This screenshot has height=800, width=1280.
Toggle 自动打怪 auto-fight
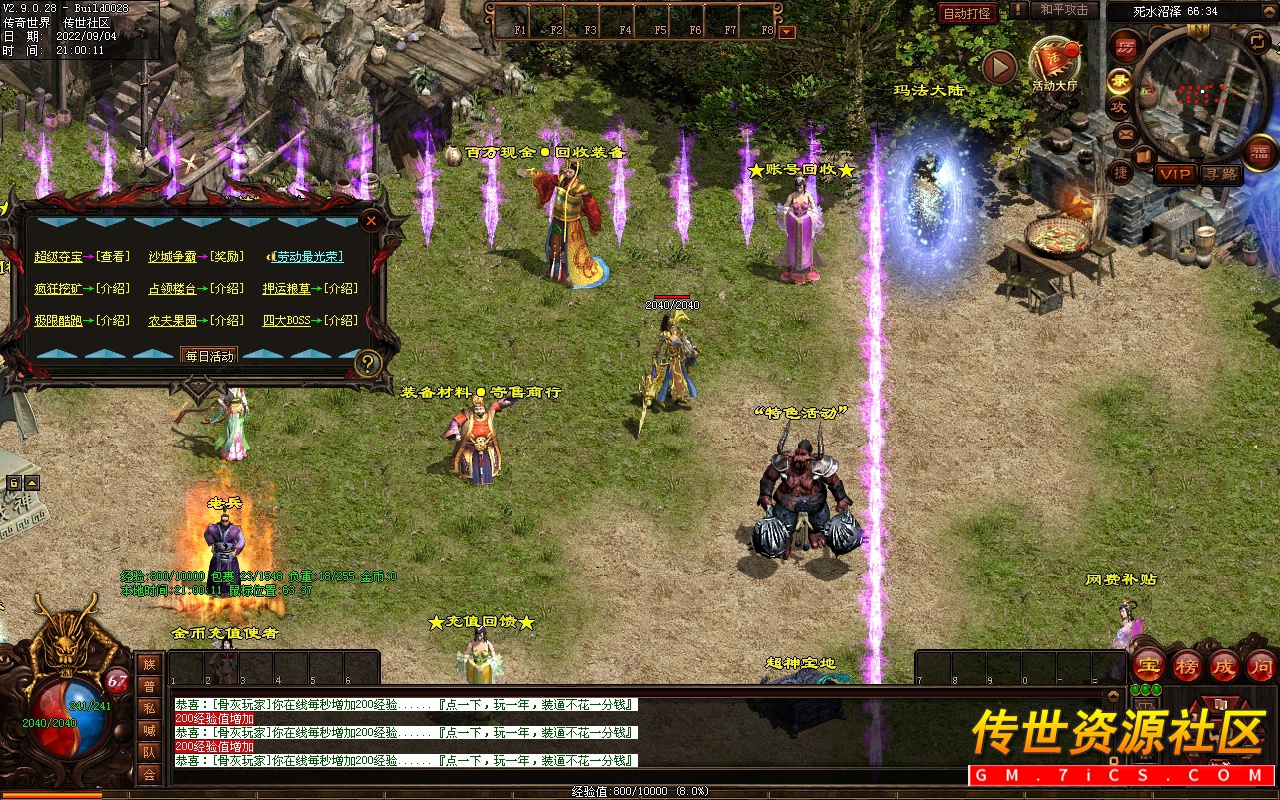967,14
